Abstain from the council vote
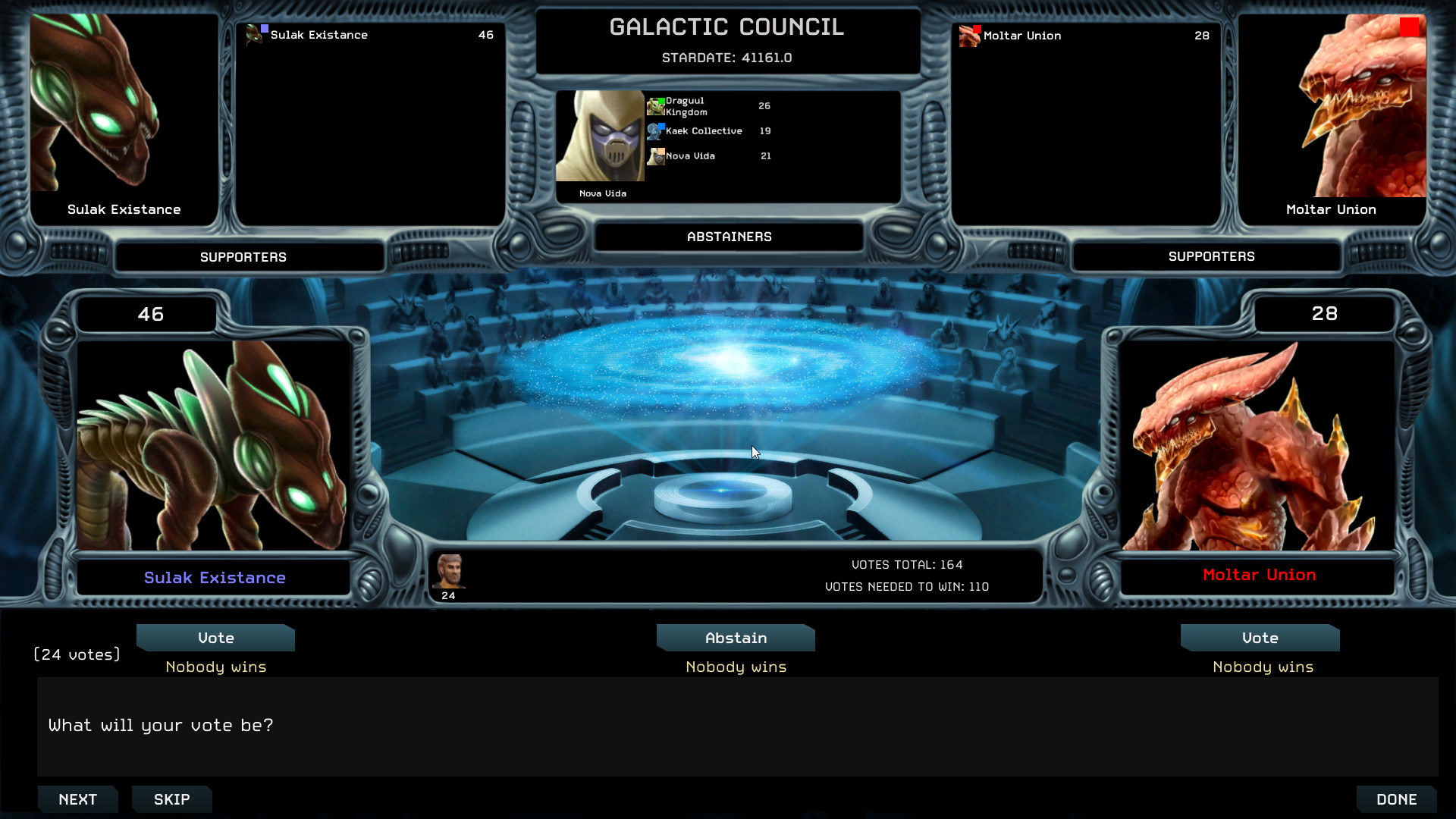The width and height of the screenshot is (1456, 819). (735, 638)
